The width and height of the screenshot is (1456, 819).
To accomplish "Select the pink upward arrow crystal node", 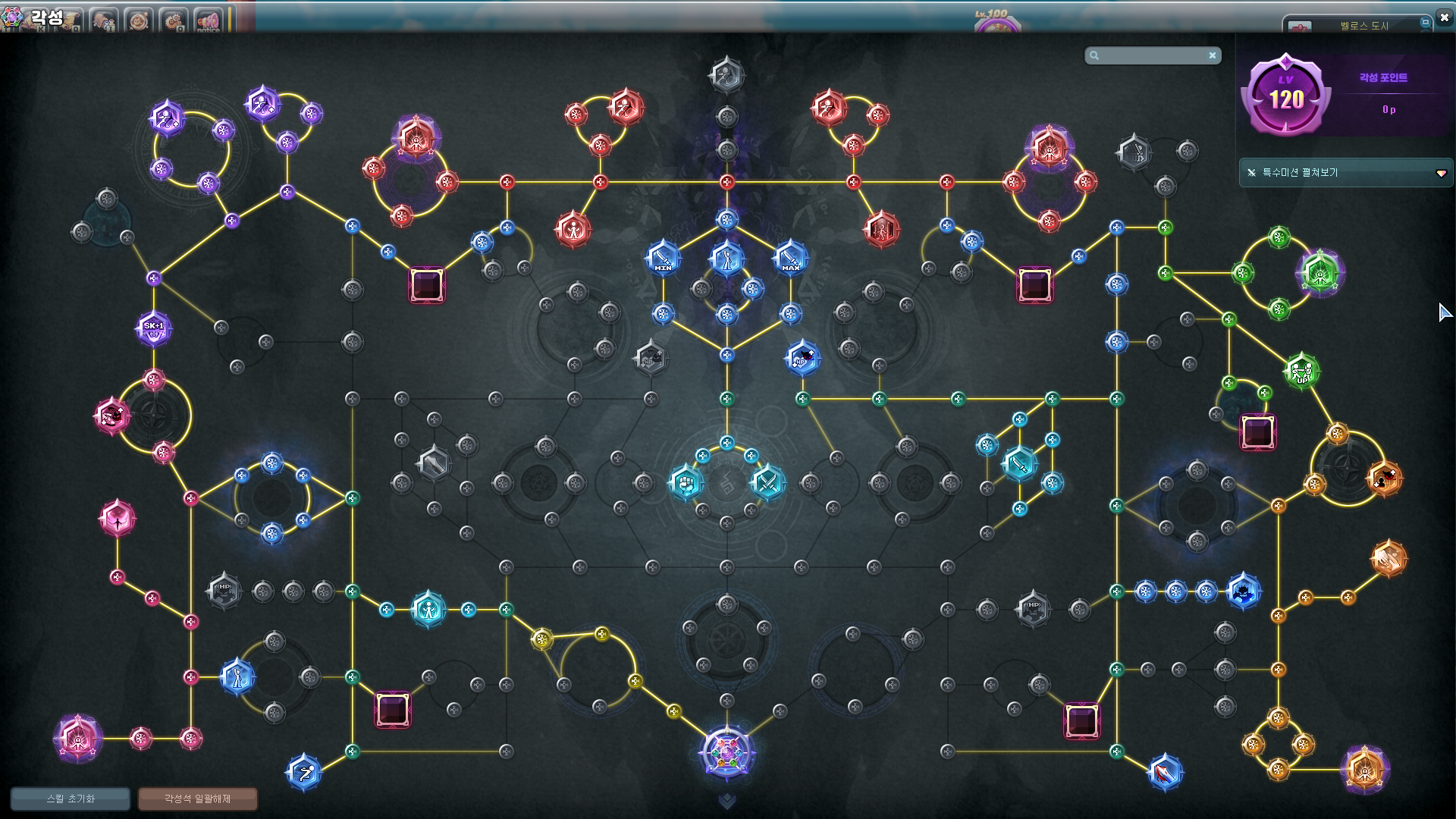I will (118, 519).
